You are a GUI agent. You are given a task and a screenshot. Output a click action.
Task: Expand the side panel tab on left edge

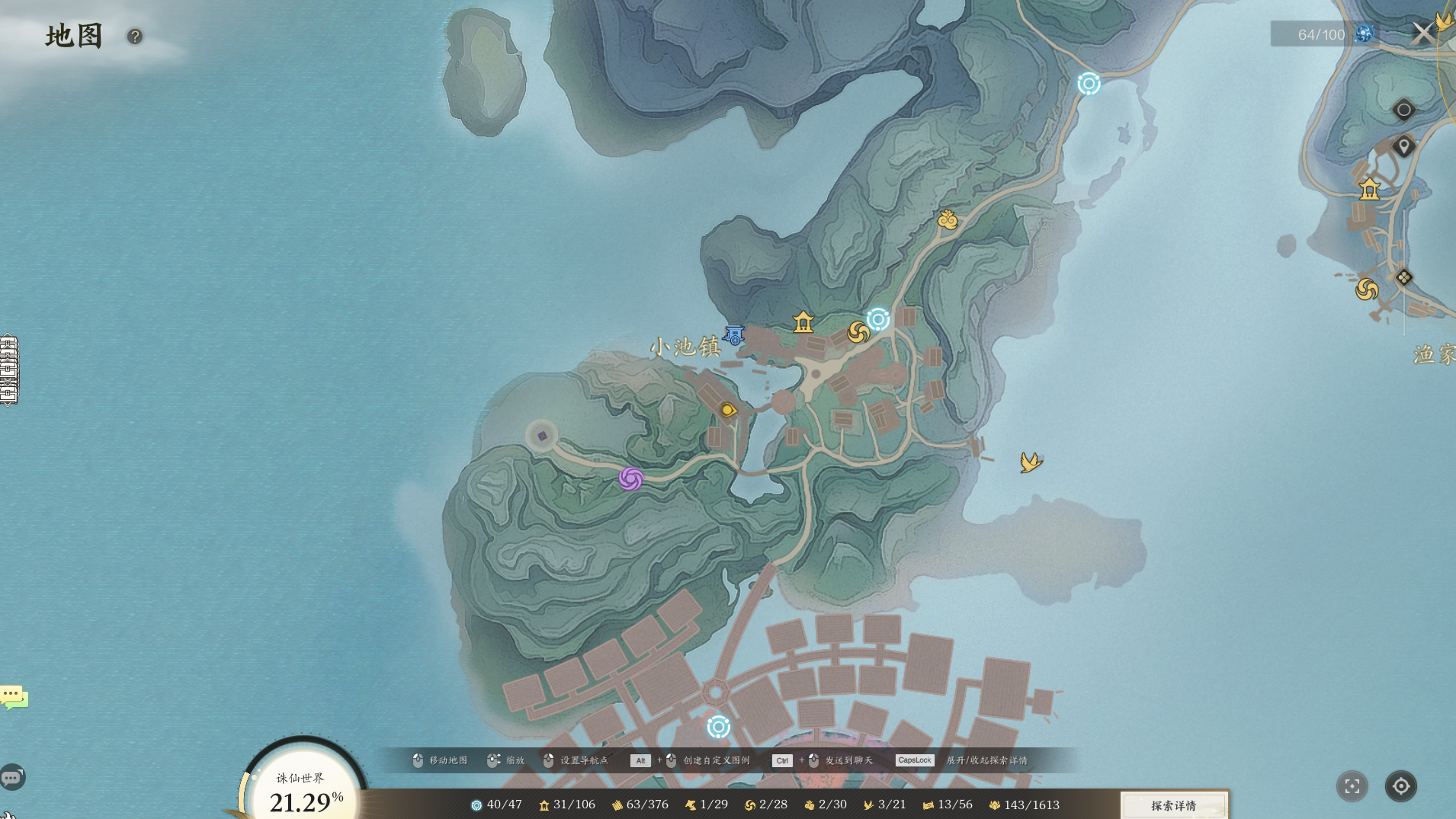8,370
